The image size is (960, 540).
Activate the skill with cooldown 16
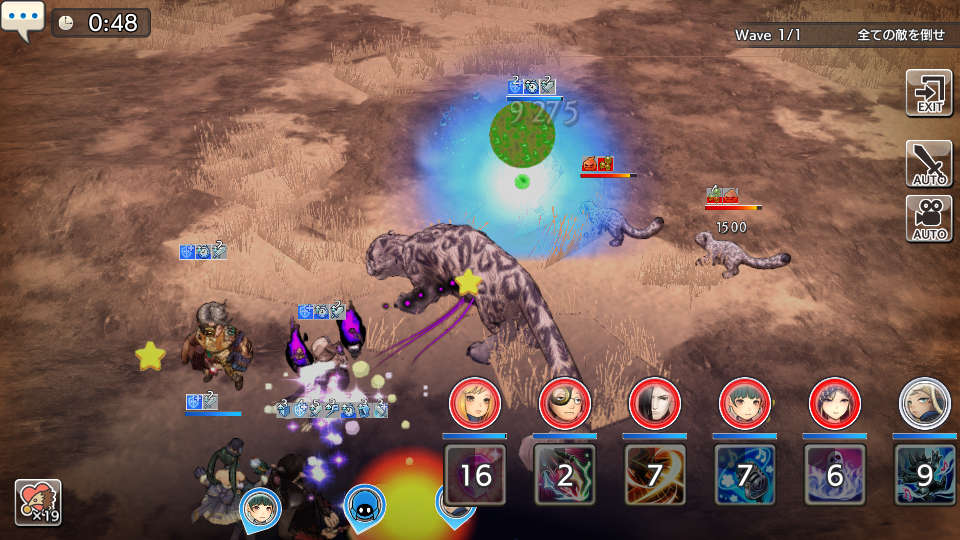(x=475, y=474)
